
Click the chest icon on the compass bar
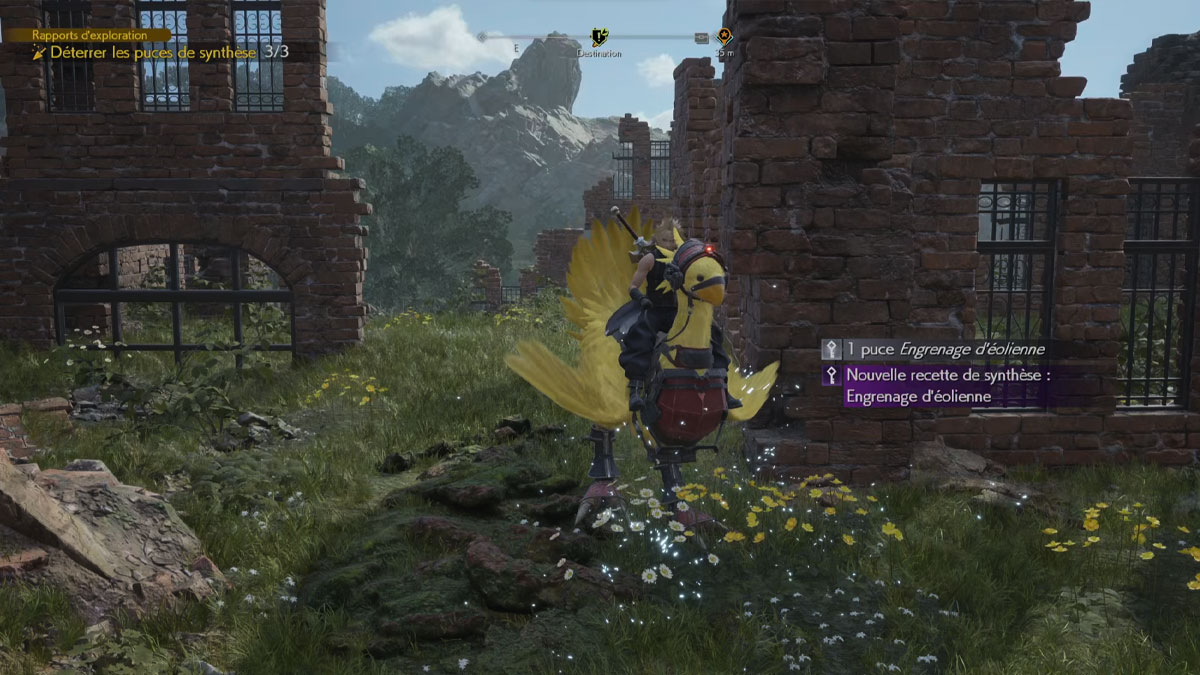click(701, 38)
